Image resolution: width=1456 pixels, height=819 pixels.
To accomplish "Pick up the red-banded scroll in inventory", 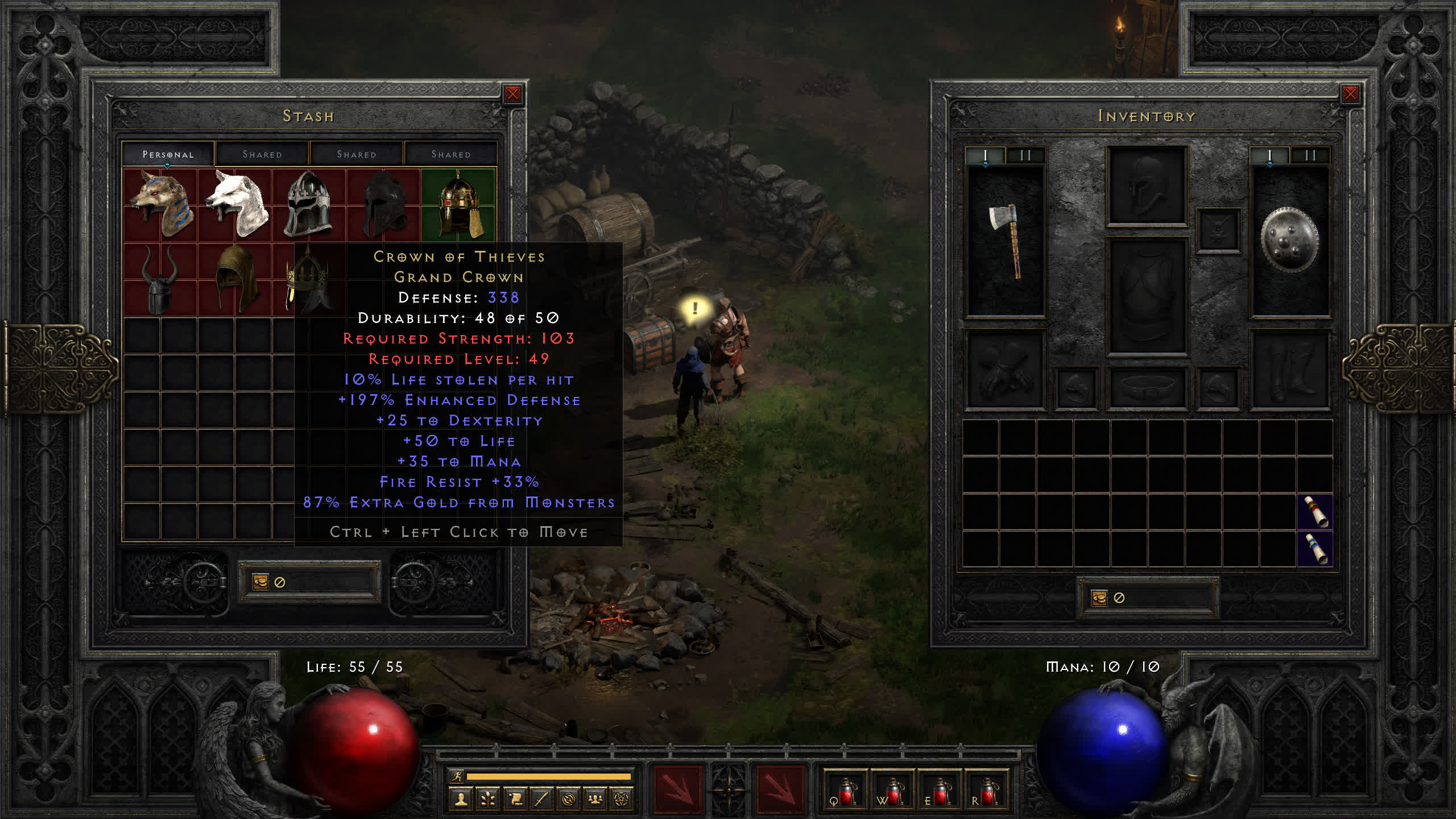I will click(x=1315, y=512).
